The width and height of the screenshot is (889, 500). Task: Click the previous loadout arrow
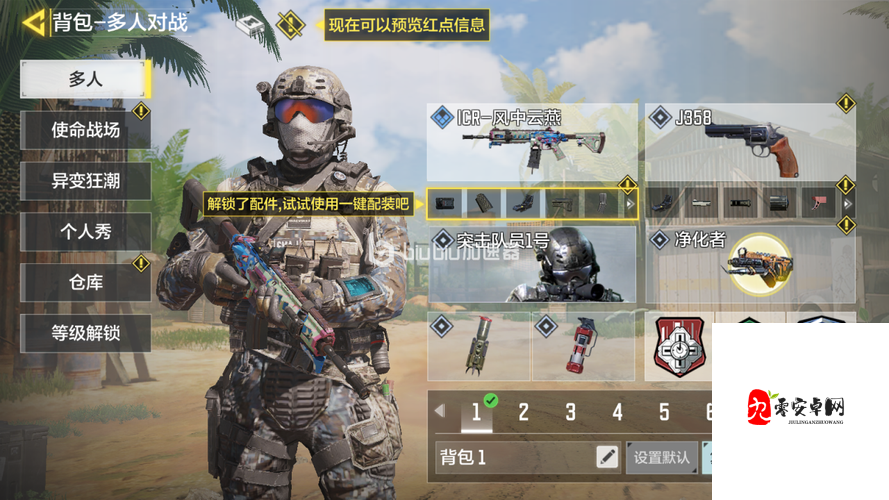pos(439,410)
